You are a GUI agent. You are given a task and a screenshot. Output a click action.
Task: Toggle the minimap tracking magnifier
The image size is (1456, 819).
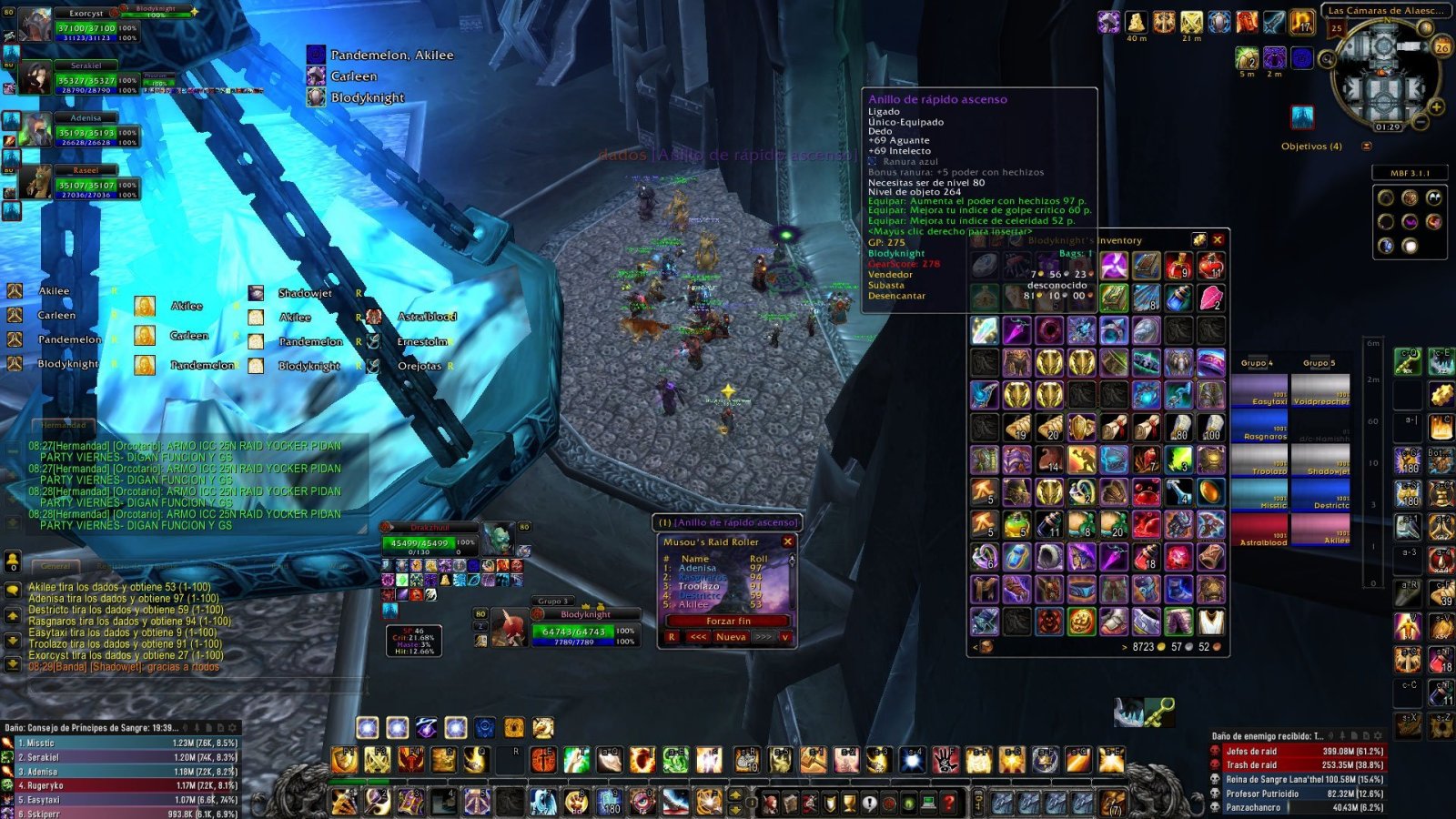point(1328,60)
